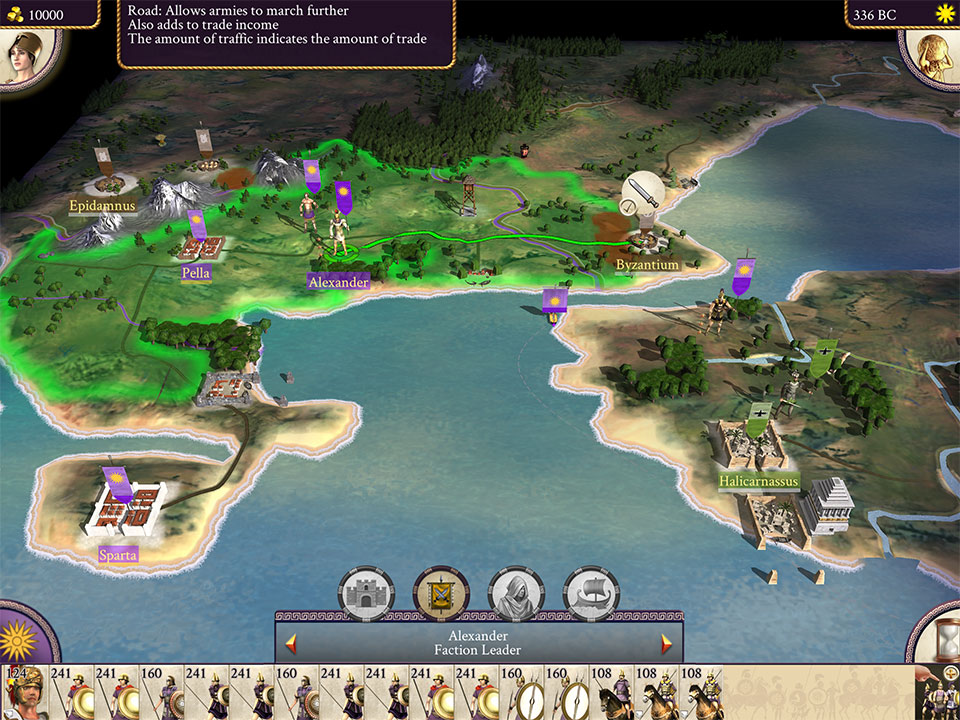Cycle to the previous character with the left arrow

[291, 642]
